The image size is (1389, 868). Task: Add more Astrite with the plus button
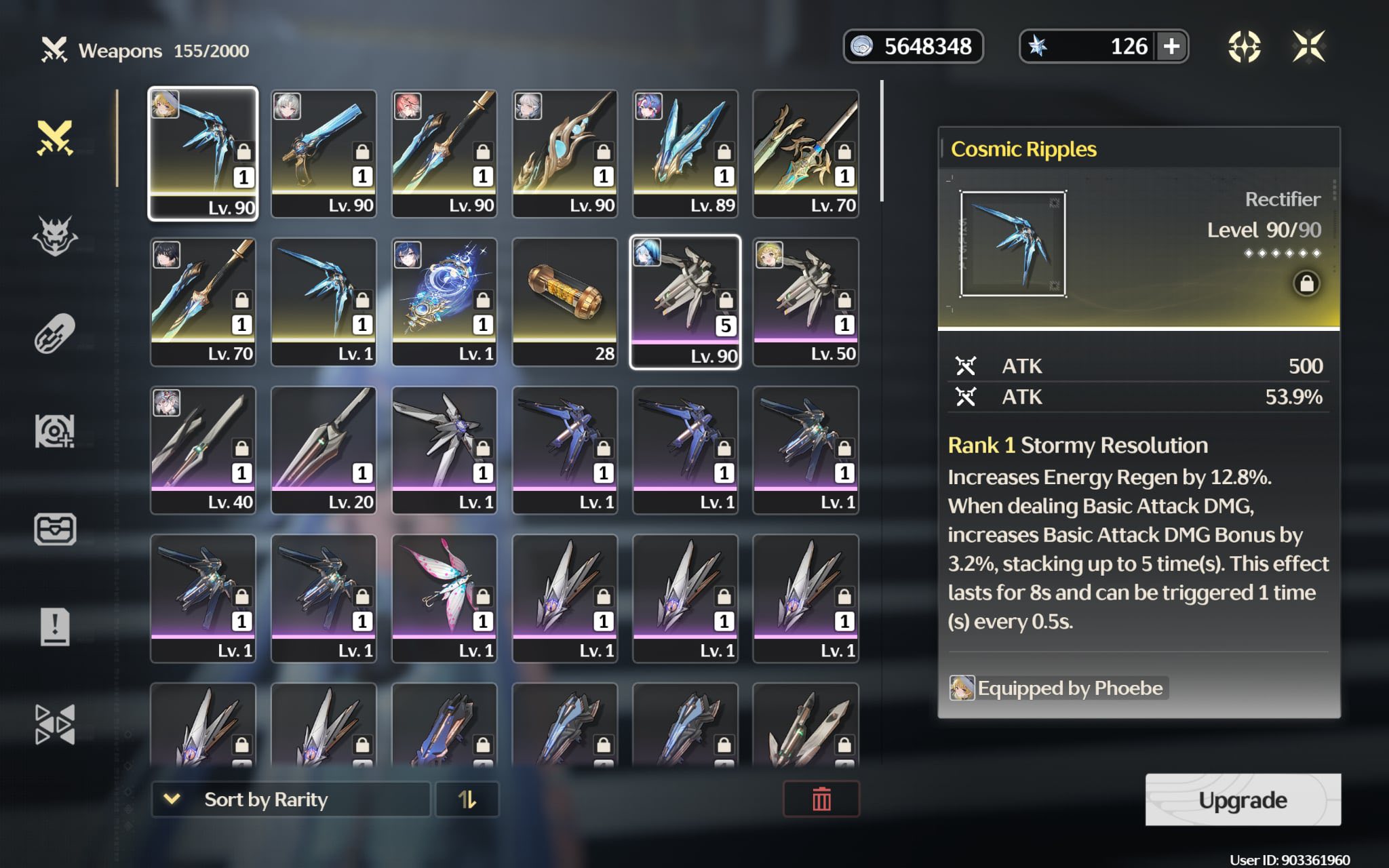coord(1171,47)
